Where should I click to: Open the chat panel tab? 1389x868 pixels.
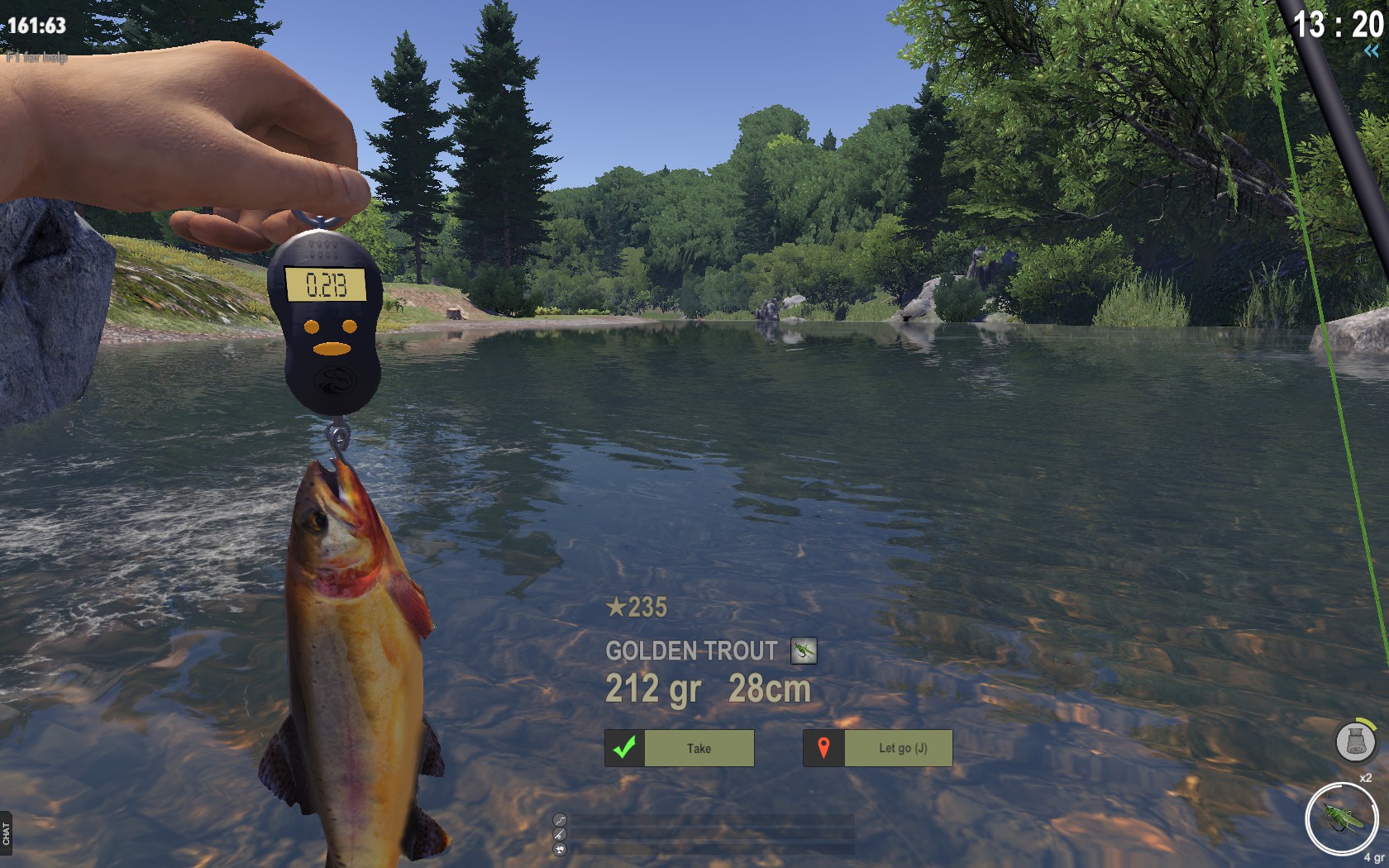[7, 832]
